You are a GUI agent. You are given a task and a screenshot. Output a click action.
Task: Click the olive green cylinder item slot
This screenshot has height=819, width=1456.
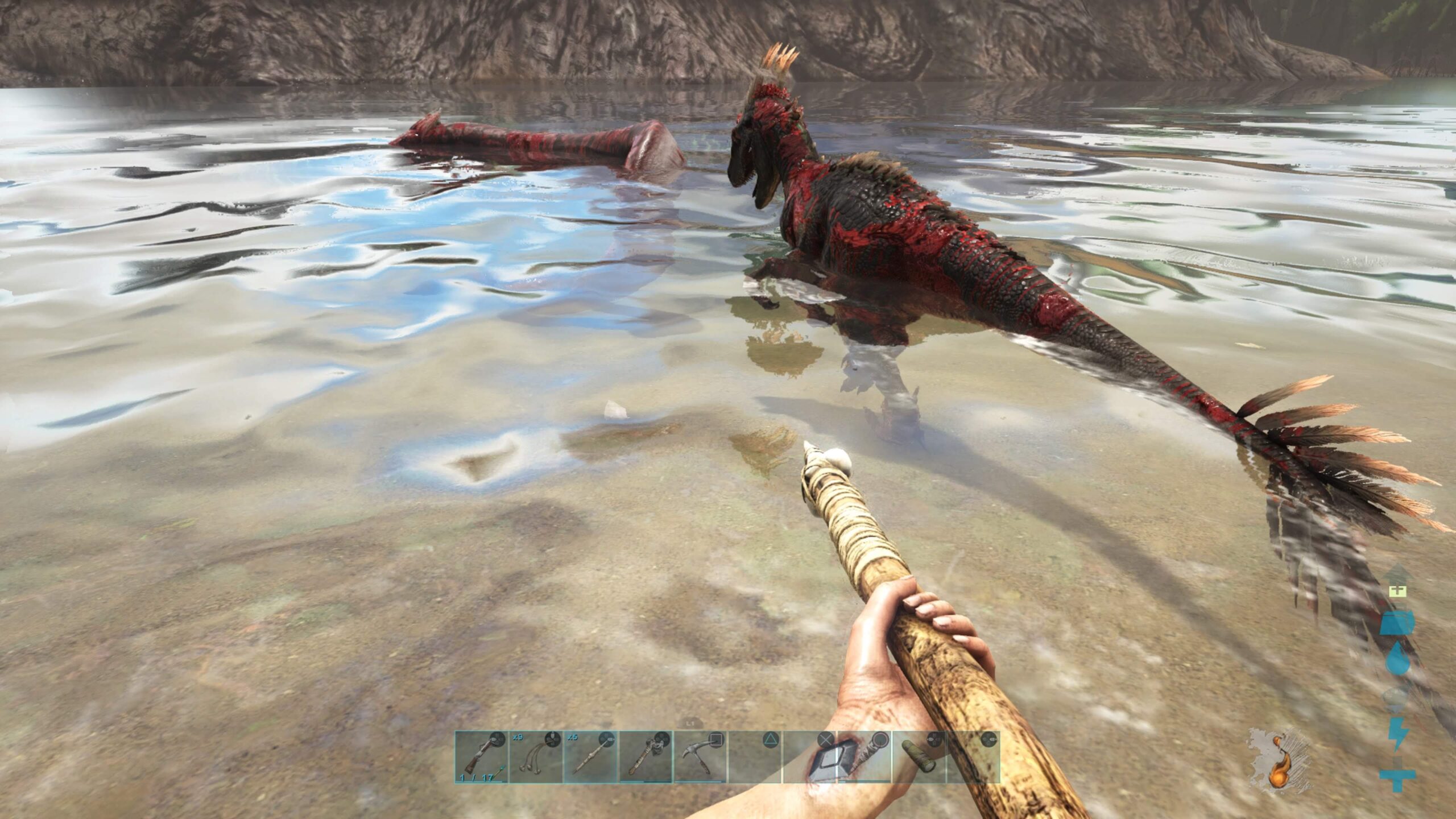tap(918, 757)
